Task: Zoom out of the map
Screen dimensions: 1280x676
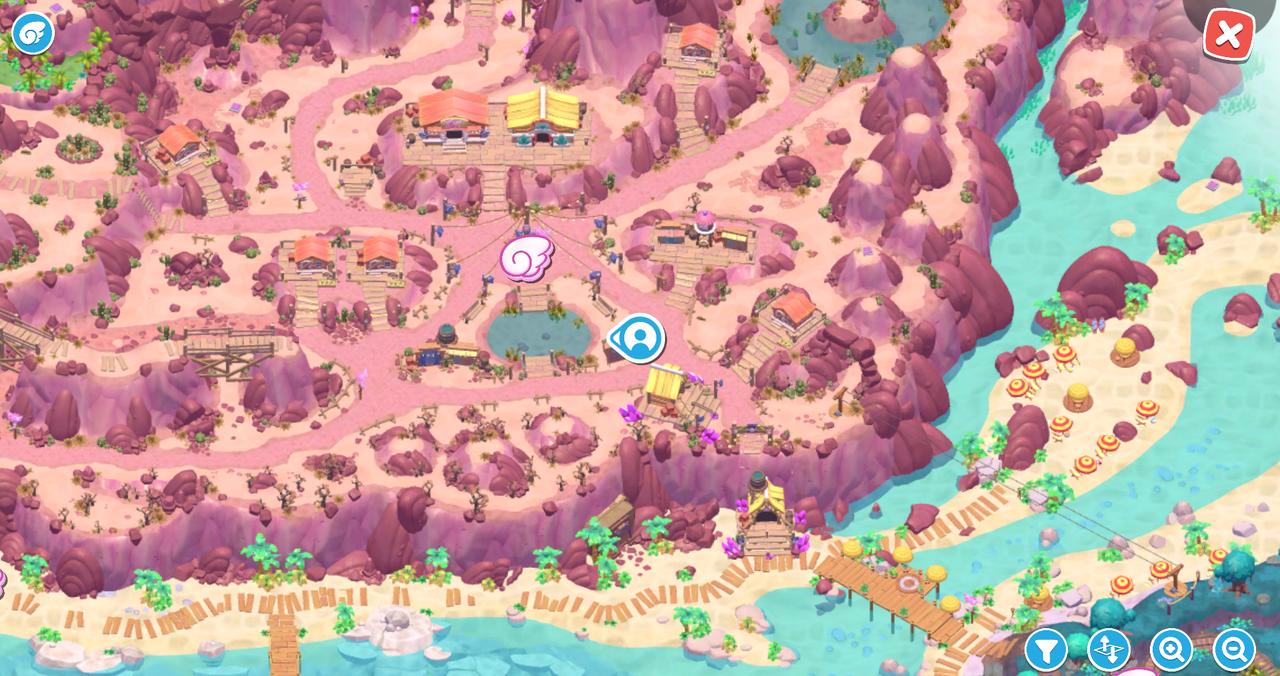Action: (1234, 650)
